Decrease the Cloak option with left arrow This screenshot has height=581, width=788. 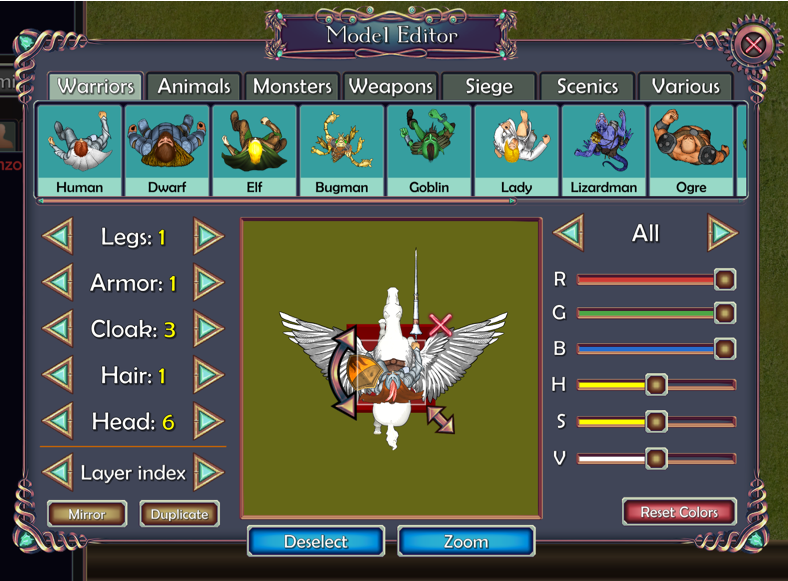click(x=58, y=329)
